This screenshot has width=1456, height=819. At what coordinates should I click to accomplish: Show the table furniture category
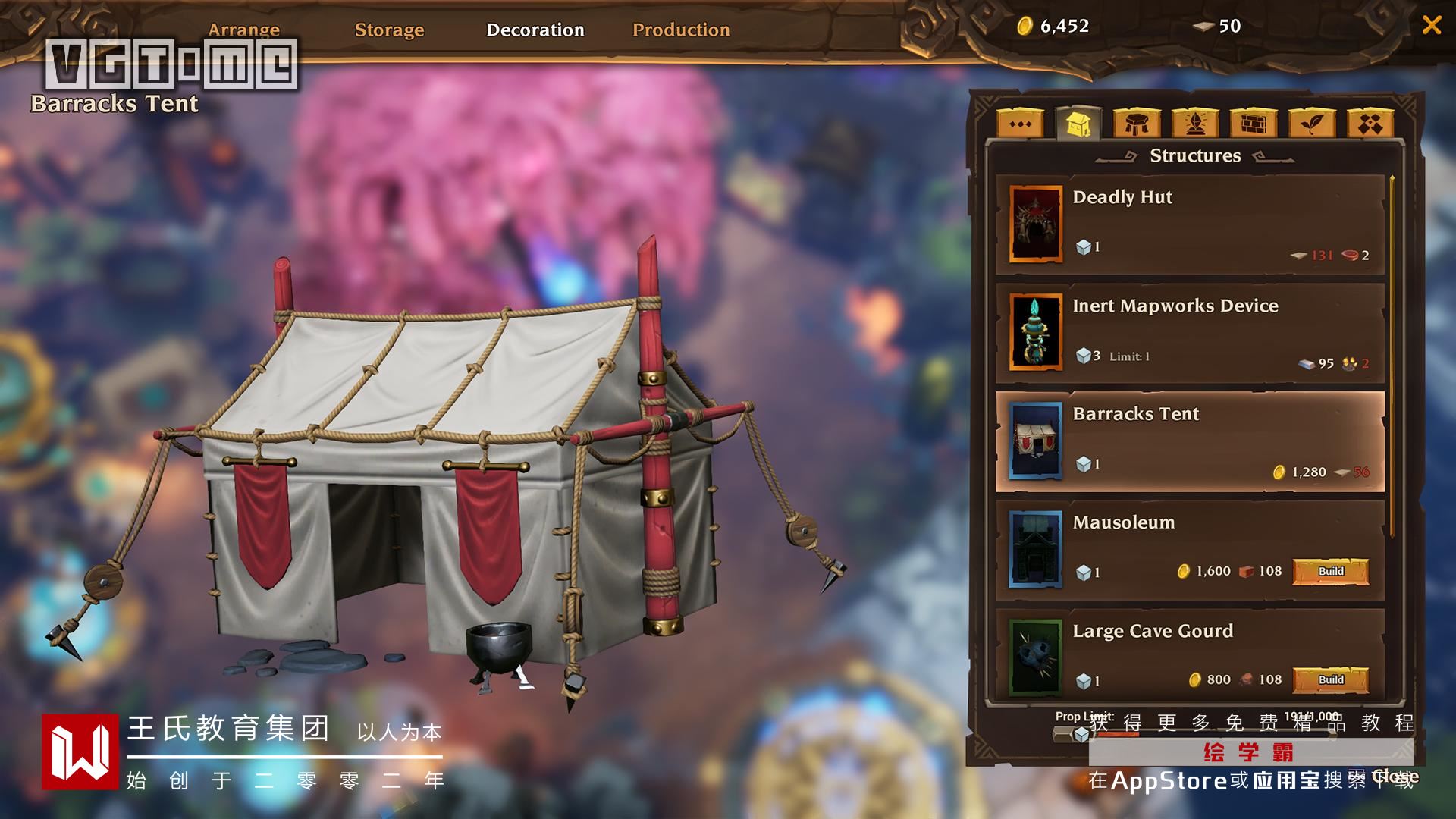coord(1137,124)
